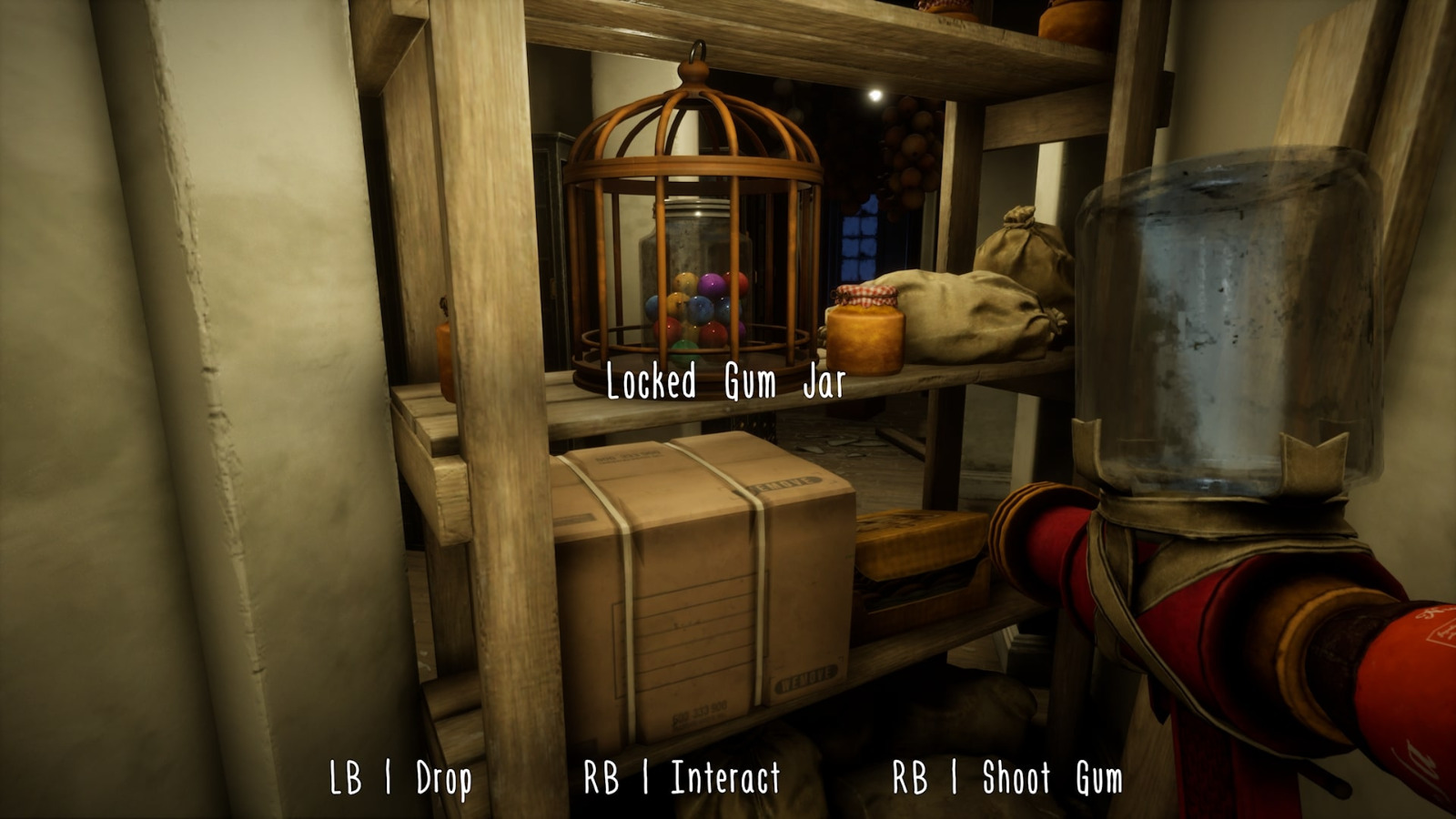Viewport: 1456px width, 819px height.
Task: Click the RB | Interact prompt
Action: point(682,777)
